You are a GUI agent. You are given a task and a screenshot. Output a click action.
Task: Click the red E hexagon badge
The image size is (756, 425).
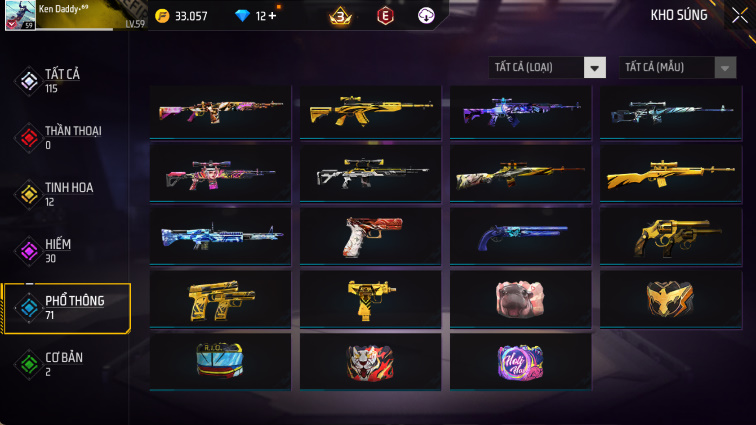(385, 16)
